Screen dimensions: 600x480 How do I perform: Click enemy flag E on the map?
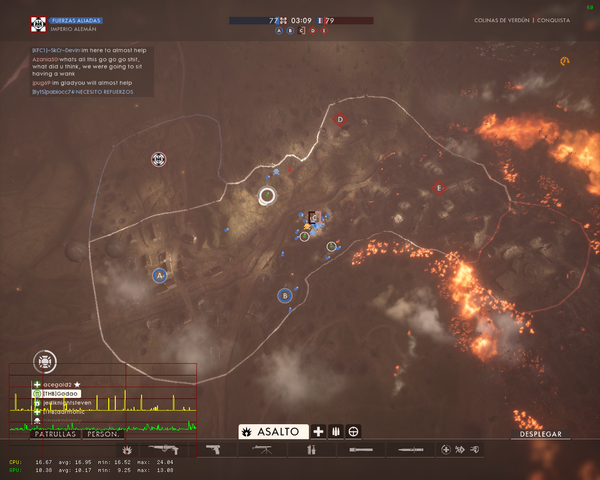pos(438,187)
